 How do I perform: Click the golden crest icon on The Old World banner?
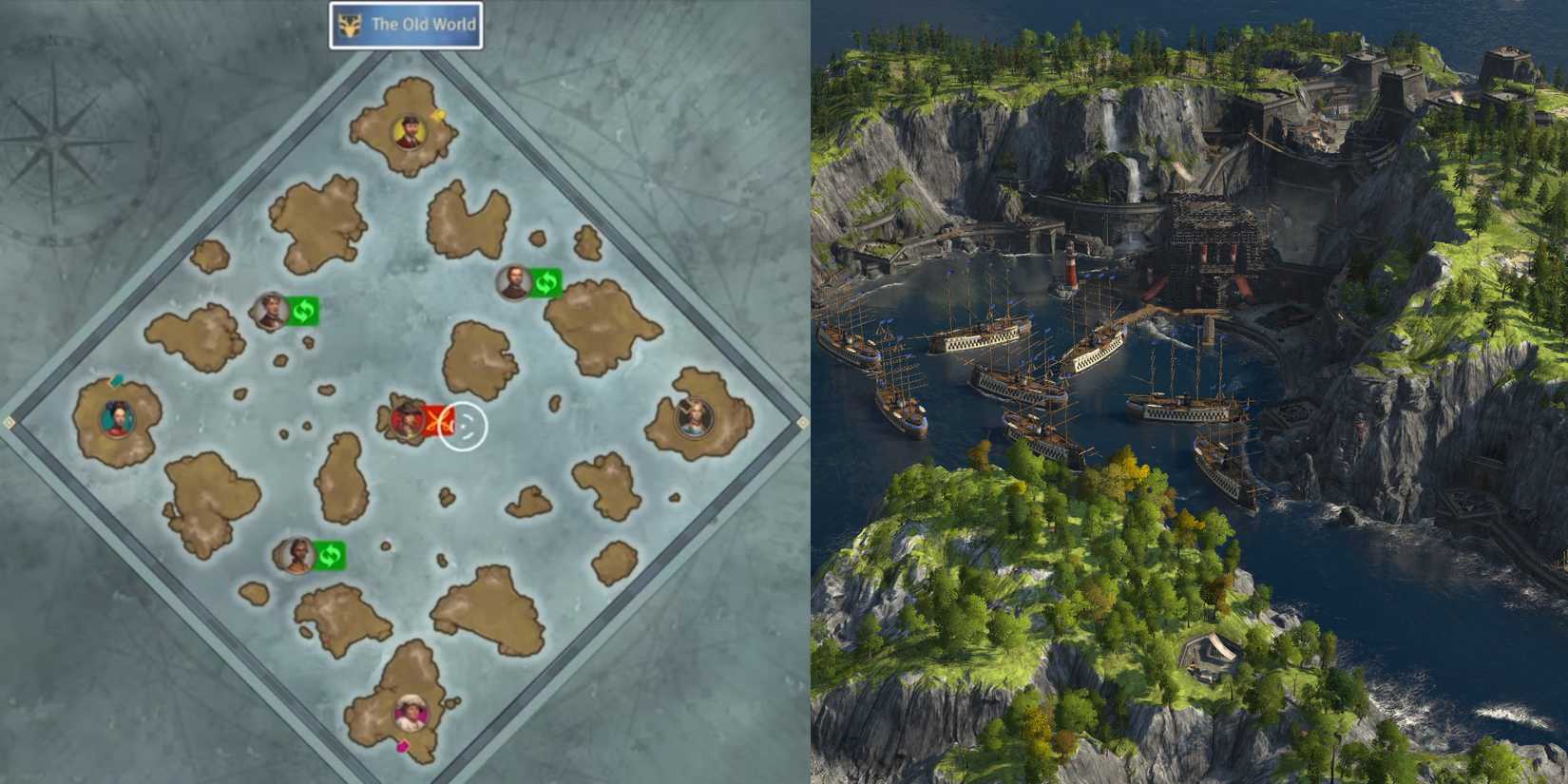348,26
